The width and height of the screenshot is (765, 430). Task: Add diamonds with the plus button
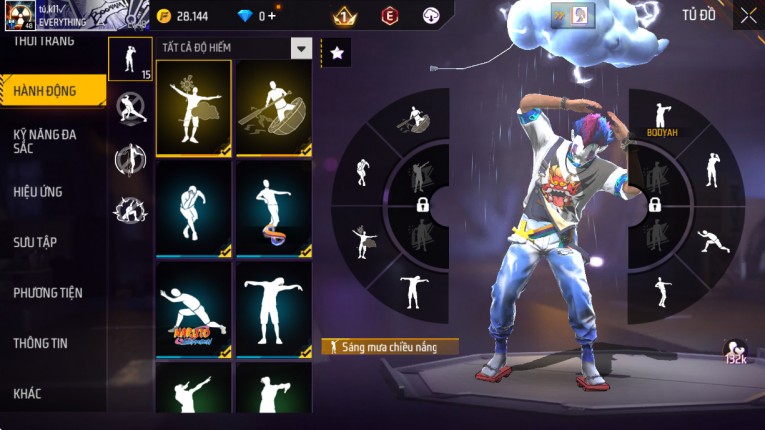tap(271, 16)
